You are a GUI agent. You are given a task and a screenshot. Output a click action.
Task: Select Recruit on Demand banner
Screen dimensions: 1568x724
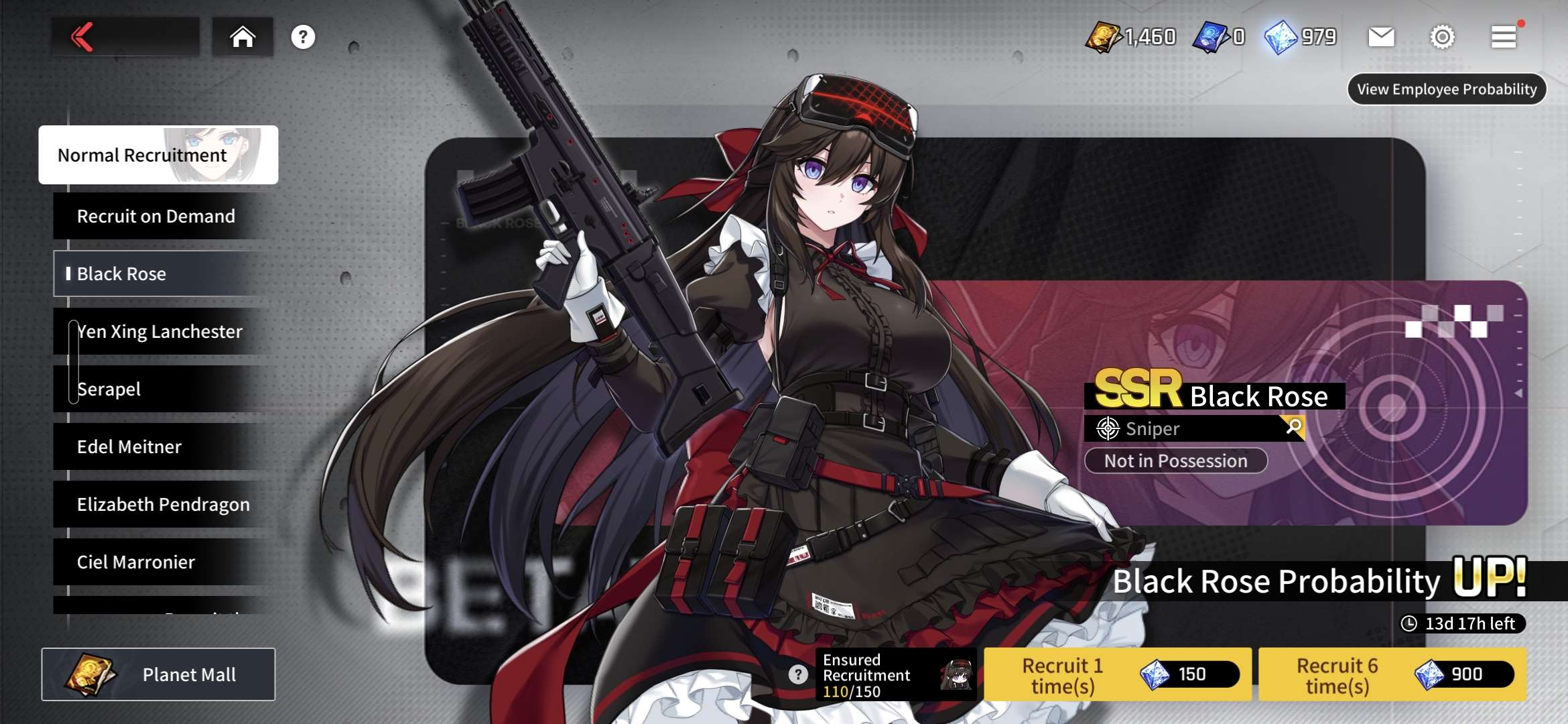click(x=161, y=216)
